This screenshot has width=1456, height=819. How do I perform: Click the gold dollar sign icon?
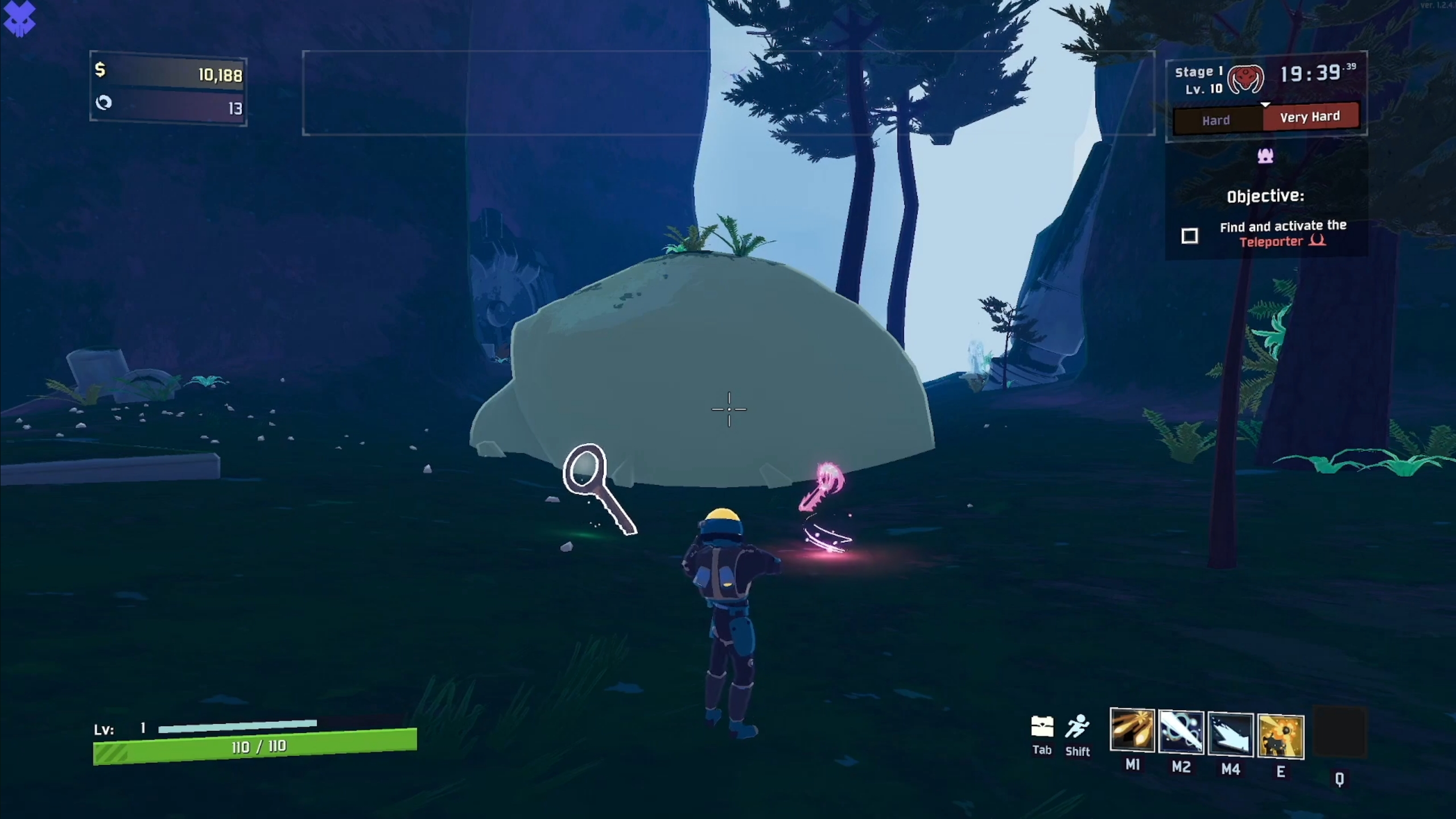click(x=100, y=70)
